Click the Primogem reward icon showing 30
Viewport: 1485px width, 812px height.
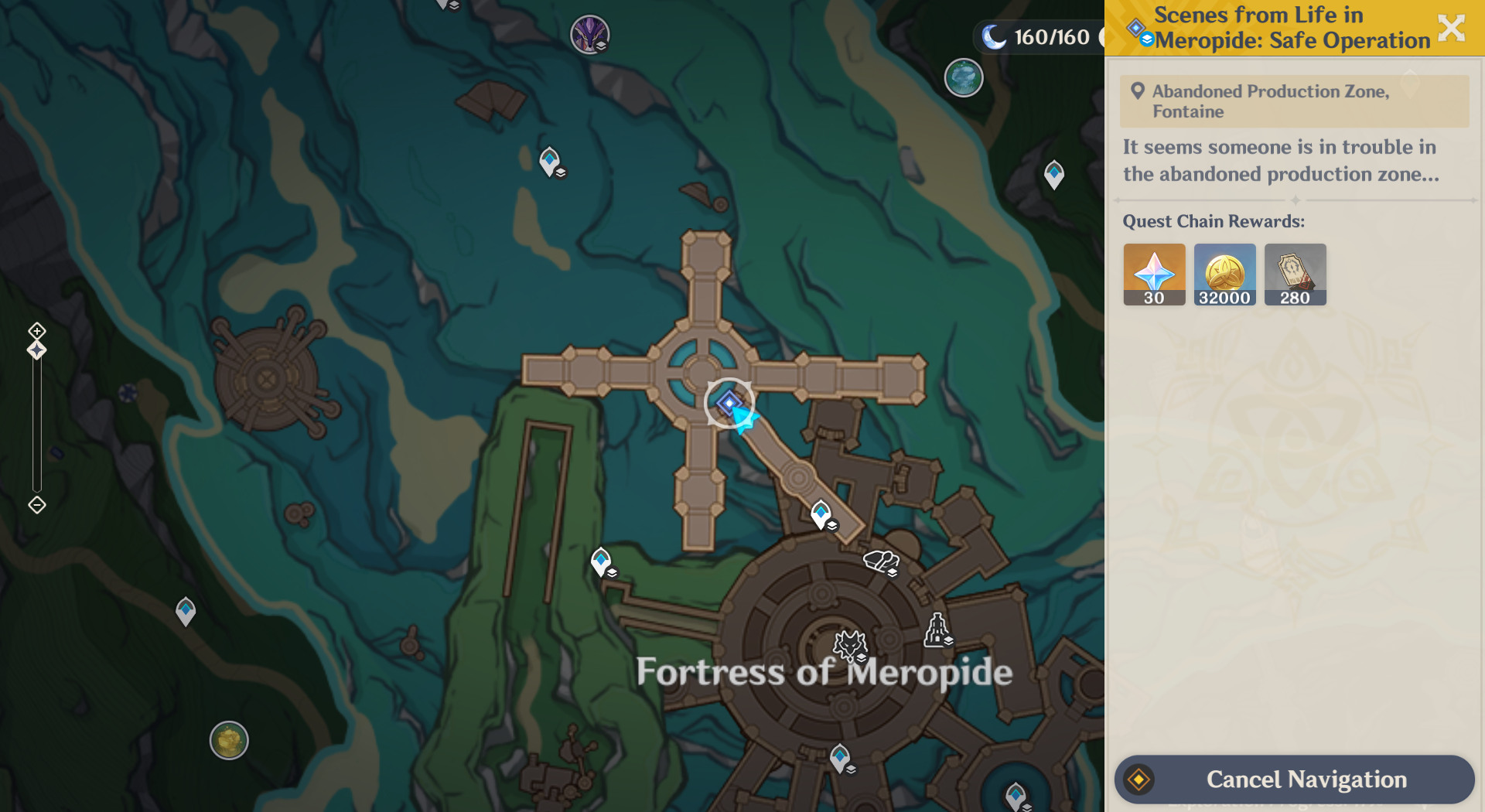pos(1153,274)
